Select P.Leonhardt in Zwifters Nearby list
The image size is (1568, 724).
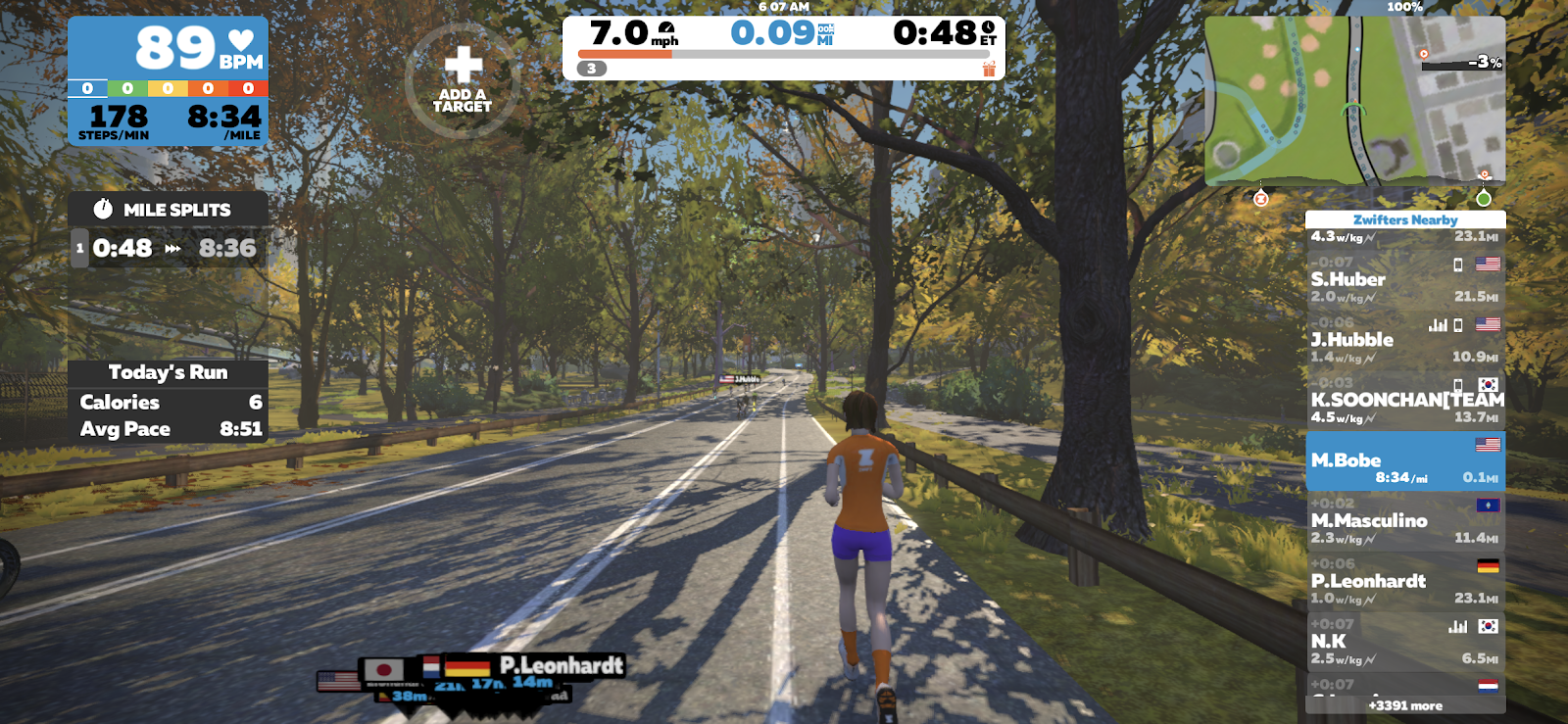(x=1404, y=581)
